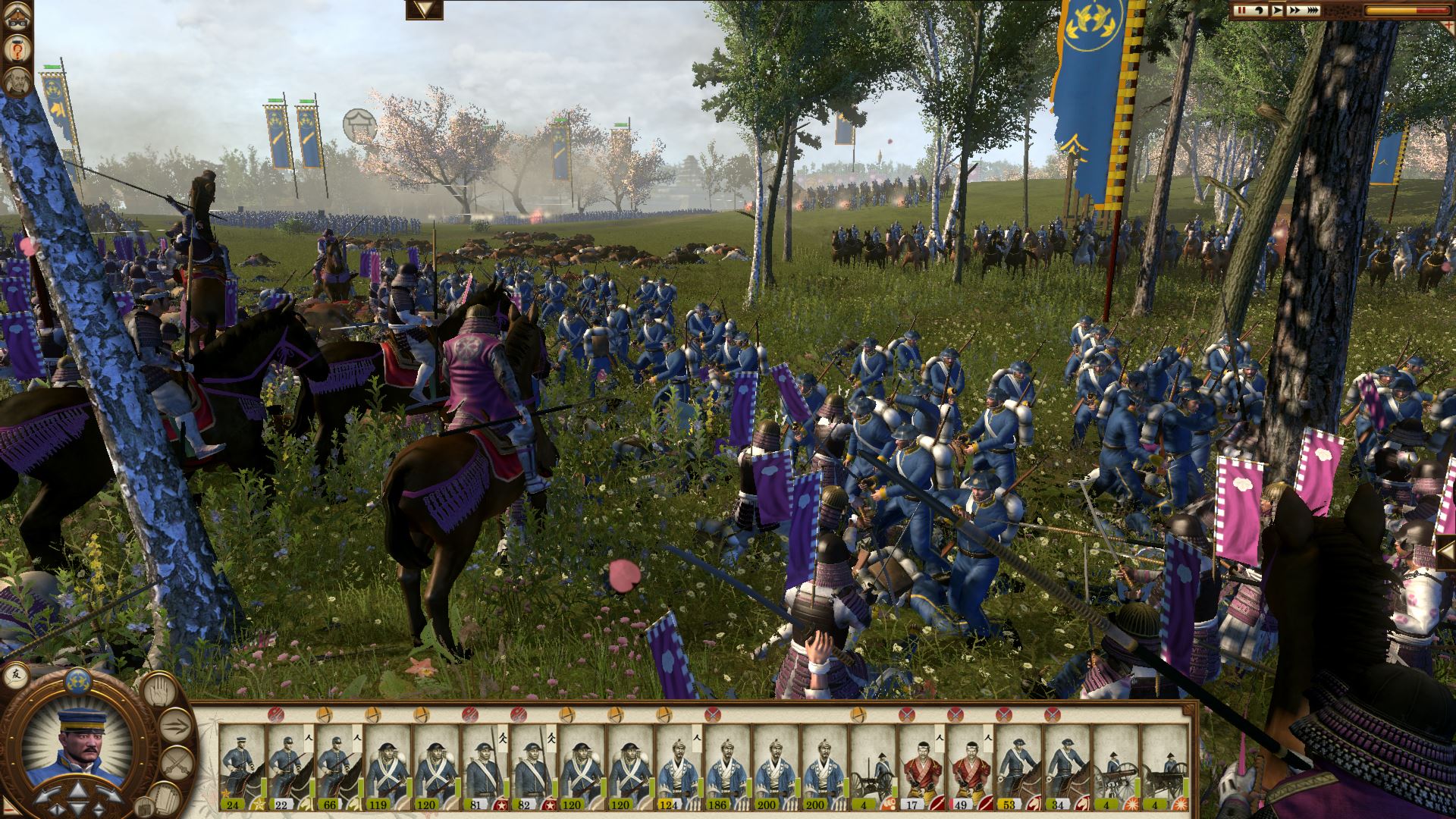Order a melee attack with the crossed swords icon
Image resolution: width=1456 pixels, height=819 pixels.
[x=178, y=762]
